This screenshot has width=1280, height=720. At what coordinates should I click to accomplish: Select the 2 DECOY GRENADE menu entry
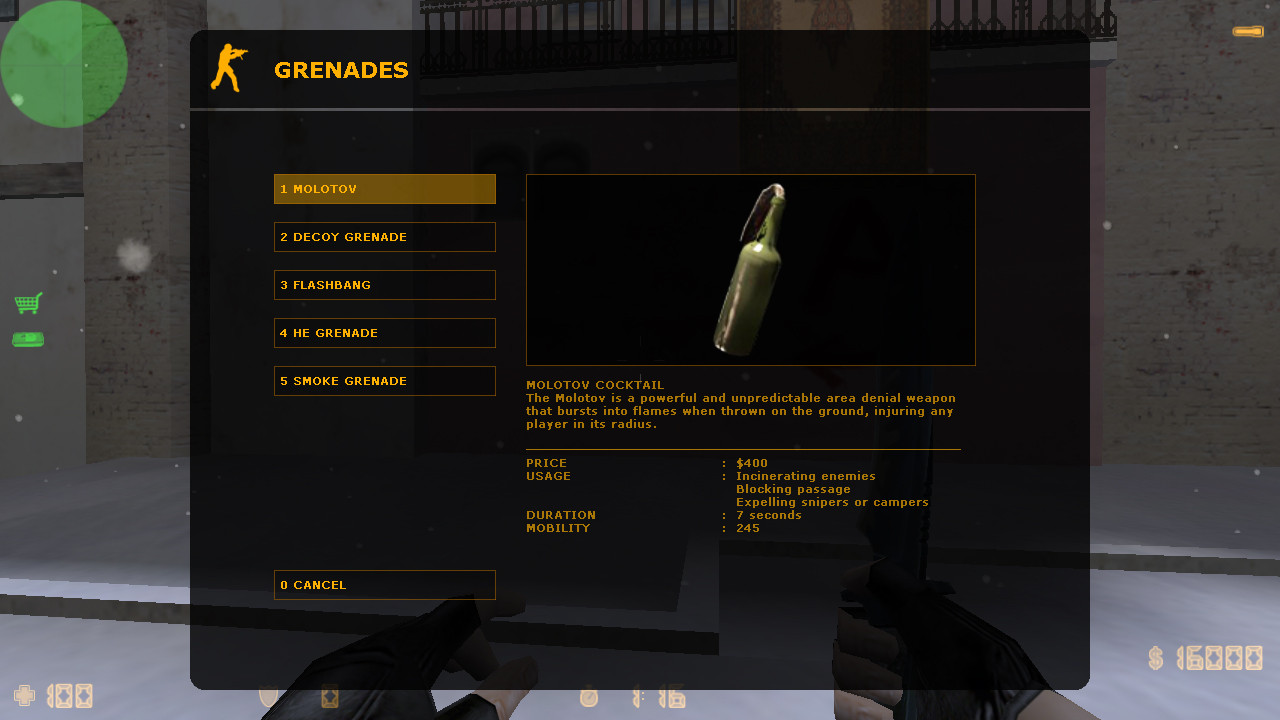384,237
